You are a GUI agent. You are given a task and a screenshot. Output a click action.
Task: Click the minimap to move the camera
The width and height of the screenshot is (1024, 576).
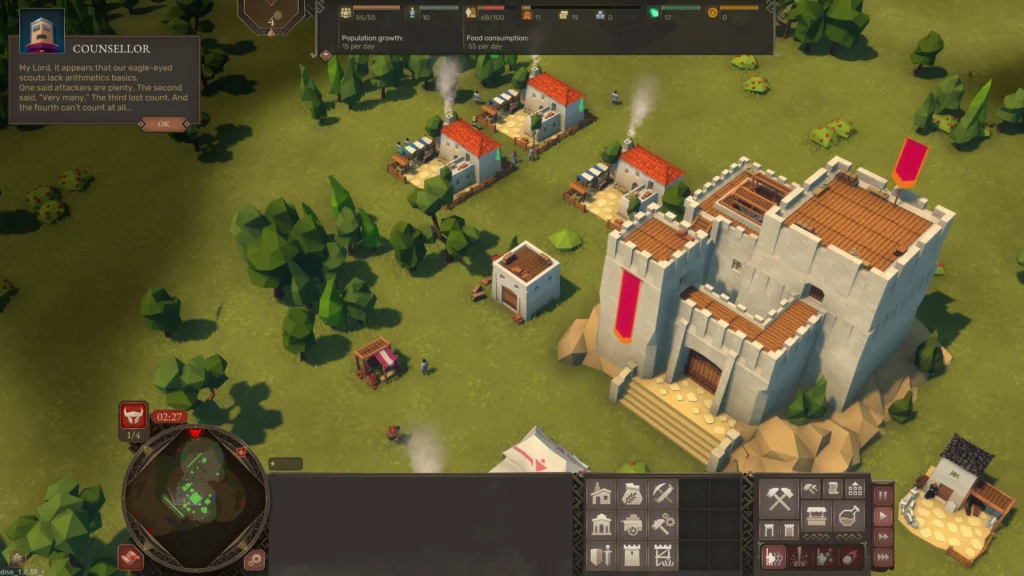click(196, 492)
